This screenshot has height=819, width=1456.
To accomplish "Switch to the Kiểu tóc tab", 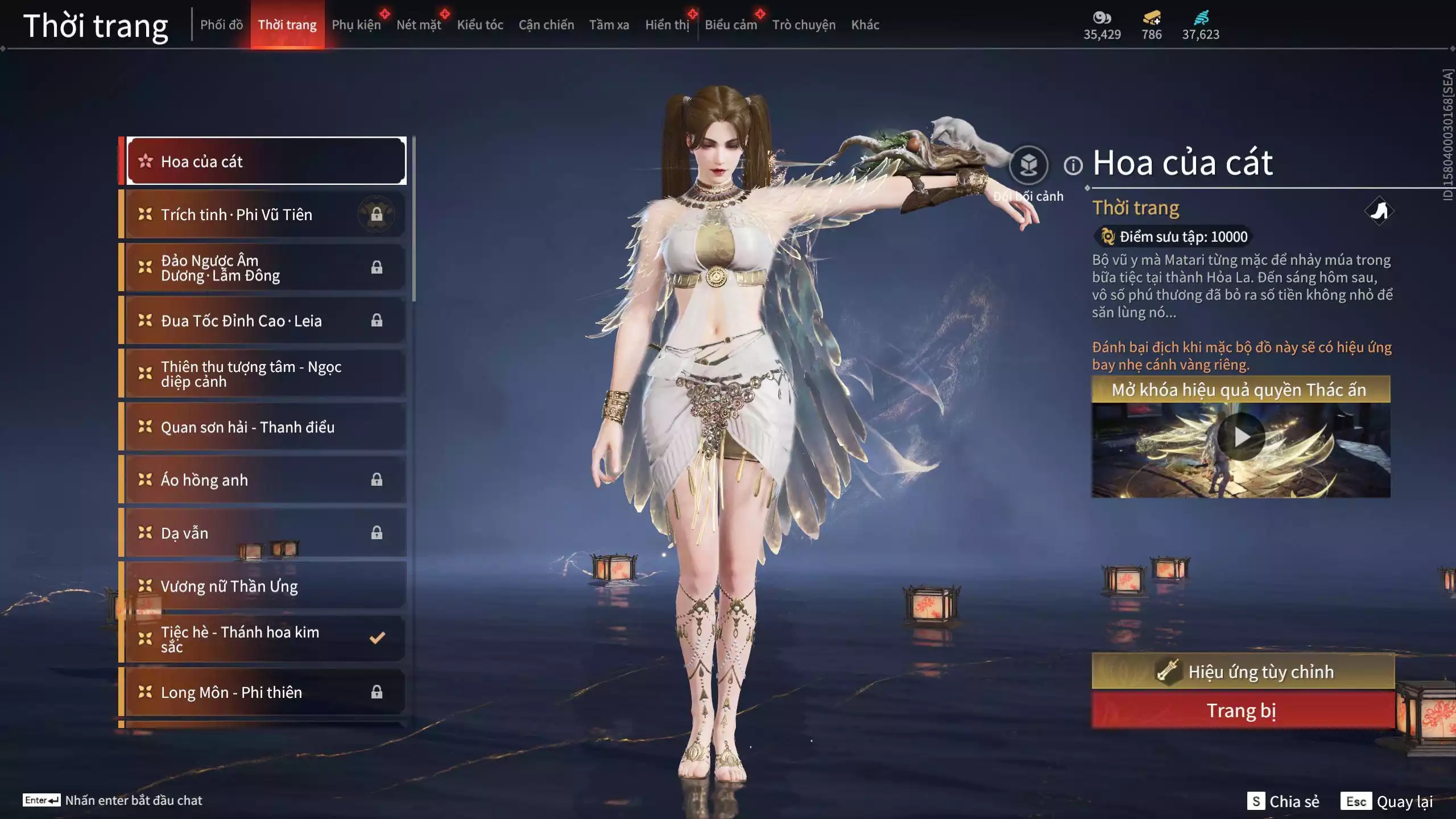I will pyautogui.click(x=480, y=25).
